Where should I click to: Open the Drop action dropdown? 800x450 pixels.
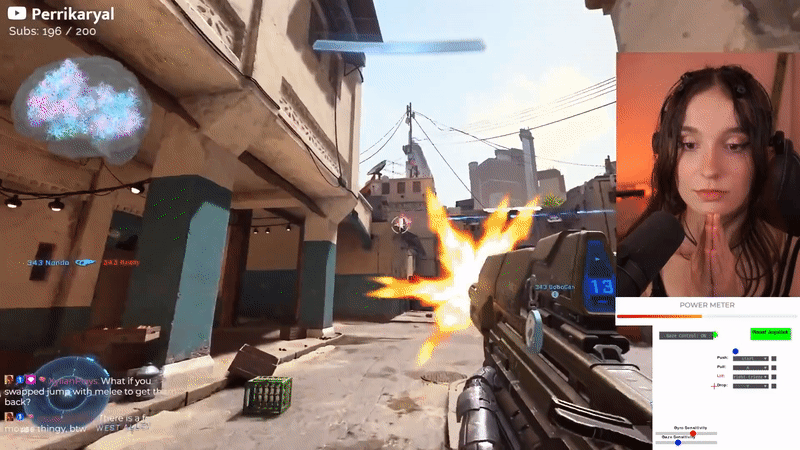(750, 385)
